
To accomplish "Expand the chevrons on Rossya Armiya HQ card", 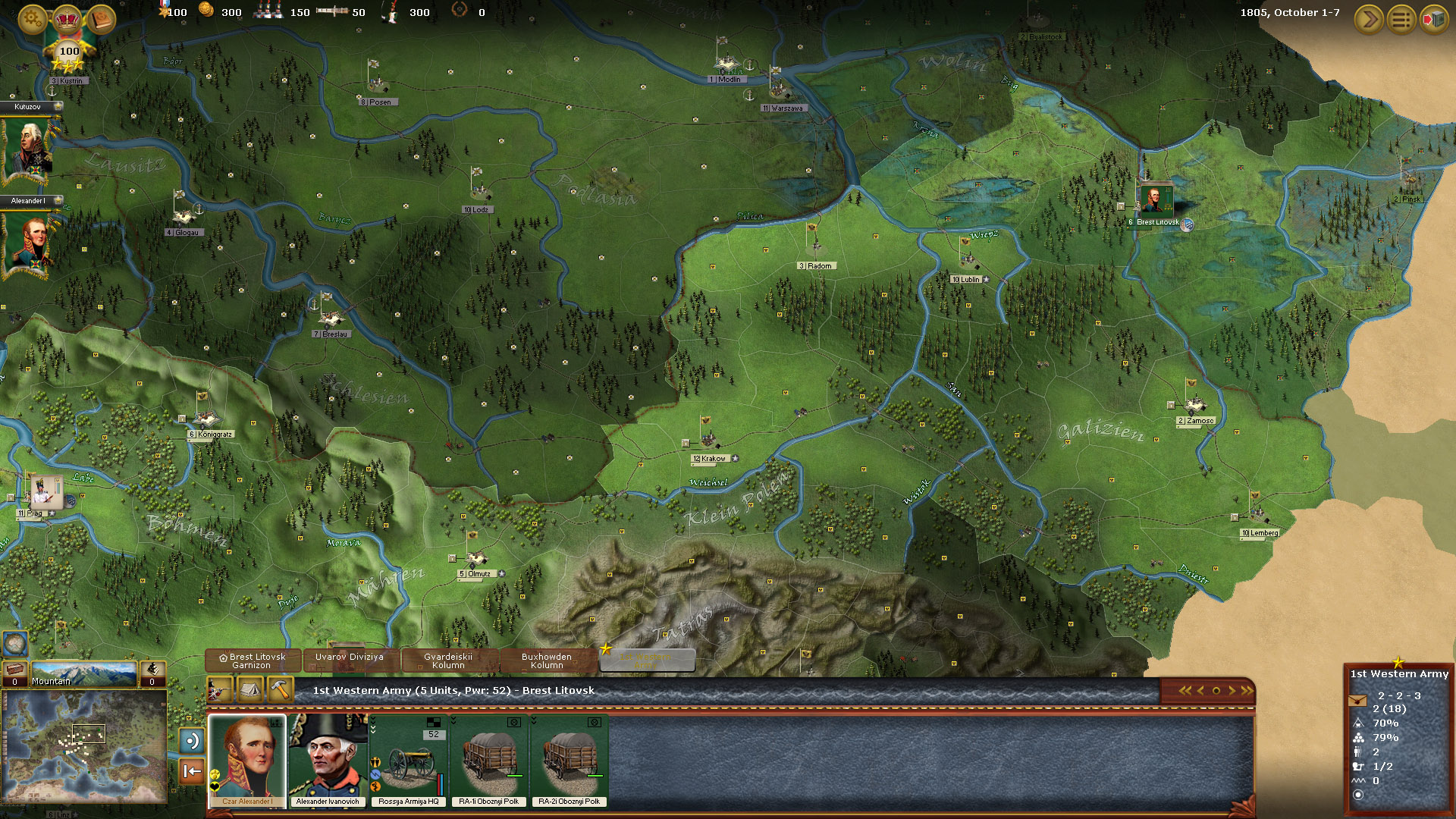I will coord(372,725).
